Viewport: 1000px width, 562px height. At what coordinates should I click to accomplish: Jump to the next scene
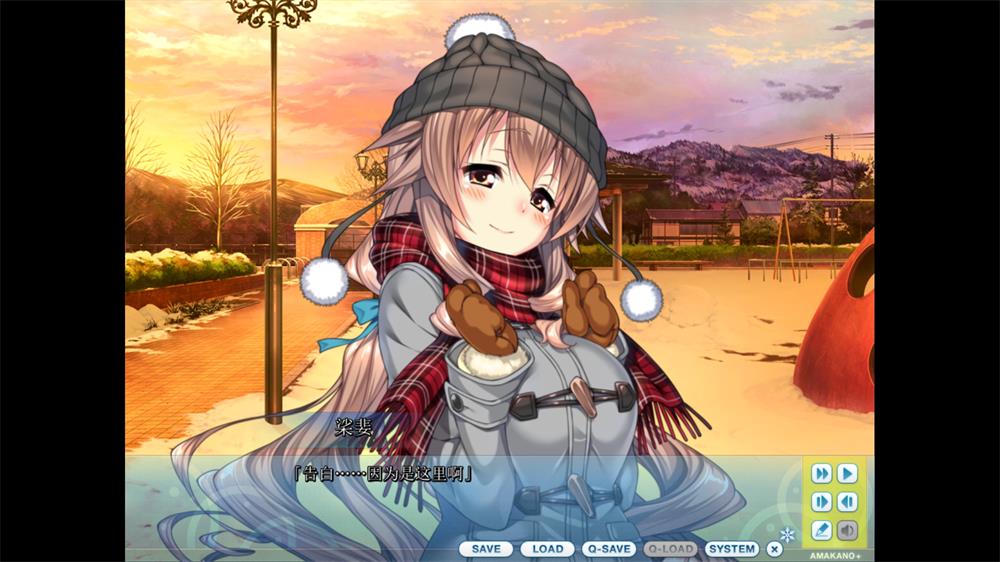822,502
